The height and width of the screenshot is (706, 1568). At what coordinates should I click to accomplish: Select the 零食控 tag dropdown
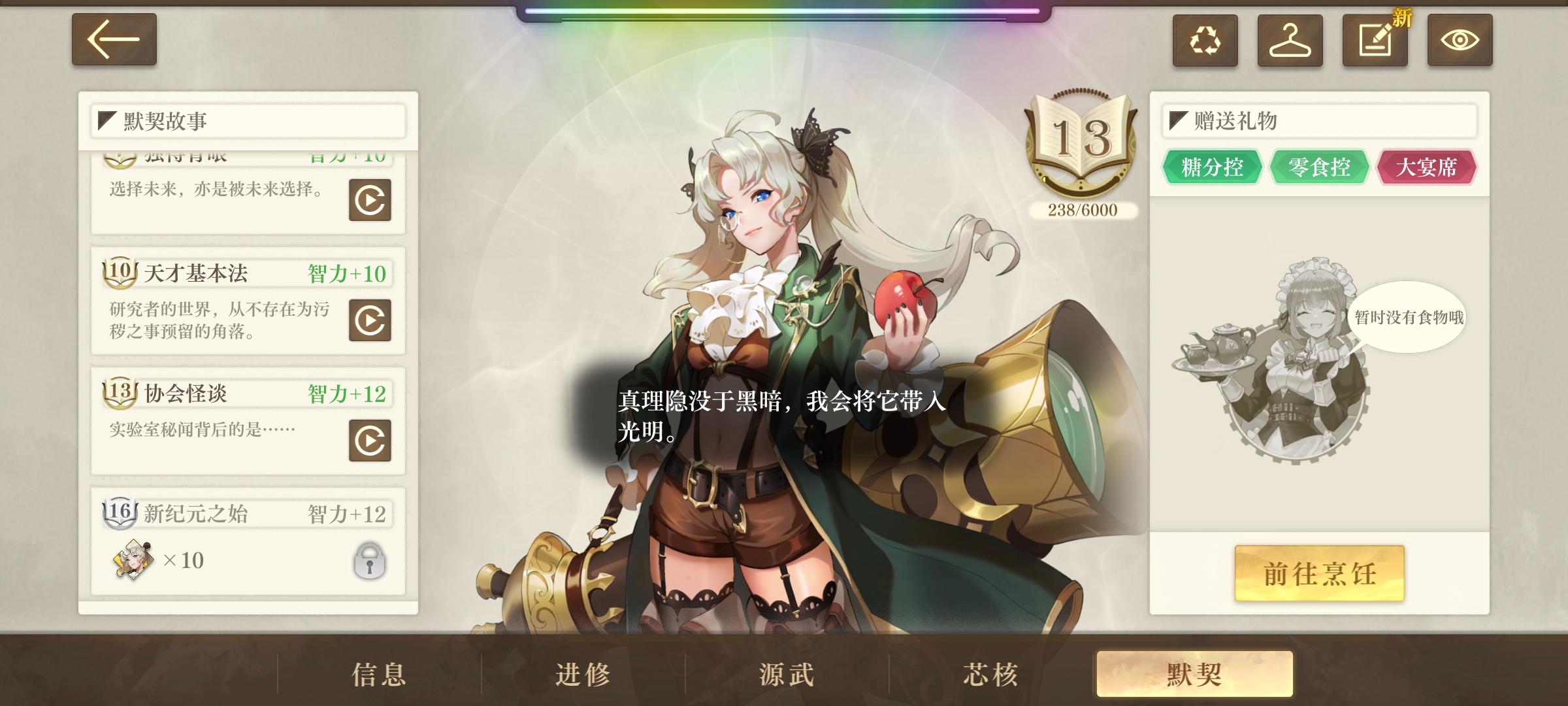click(x=1319, y=167)
